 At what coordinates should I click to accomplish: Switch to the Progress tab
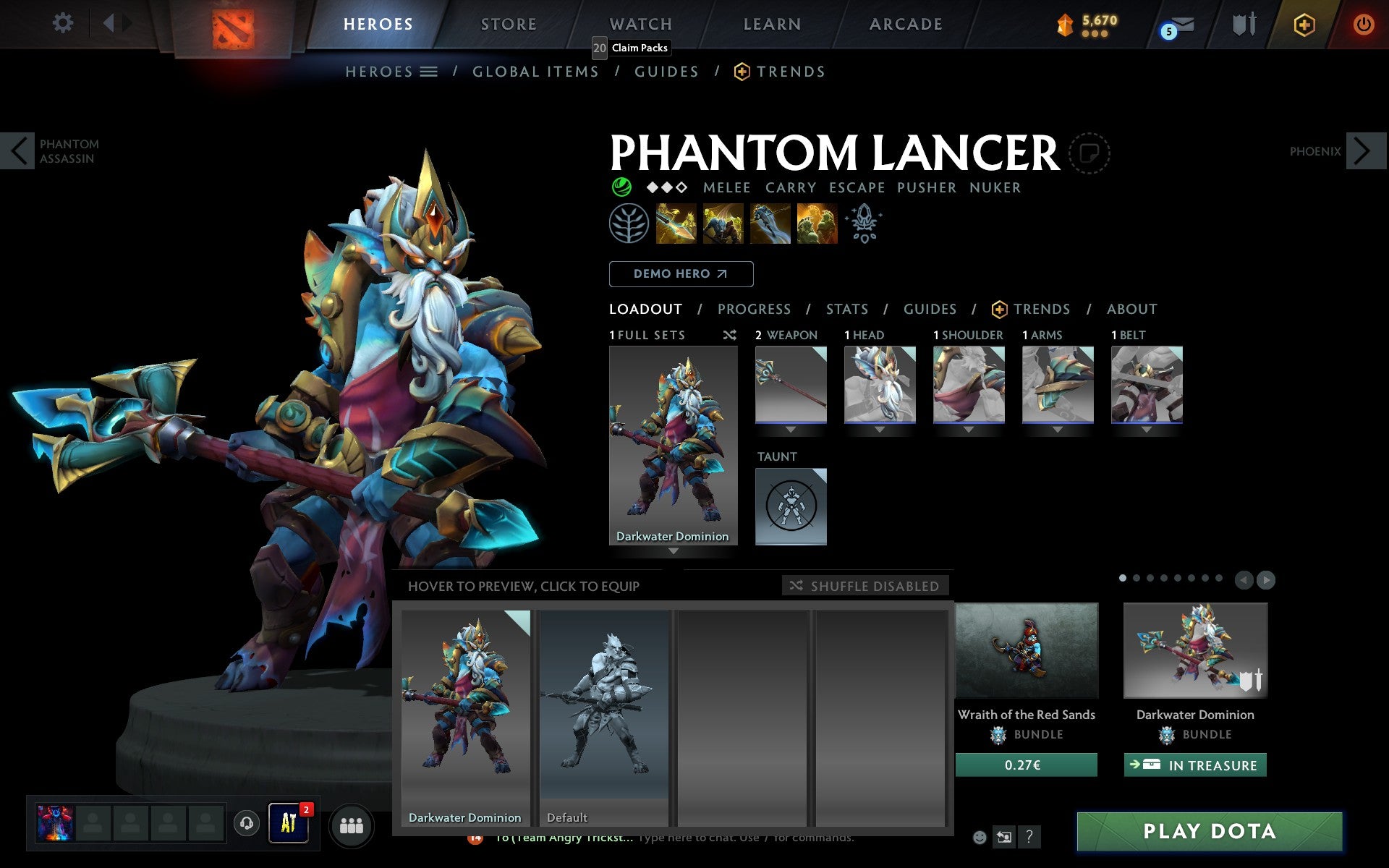pyautogui.click(x=754, y=309)
